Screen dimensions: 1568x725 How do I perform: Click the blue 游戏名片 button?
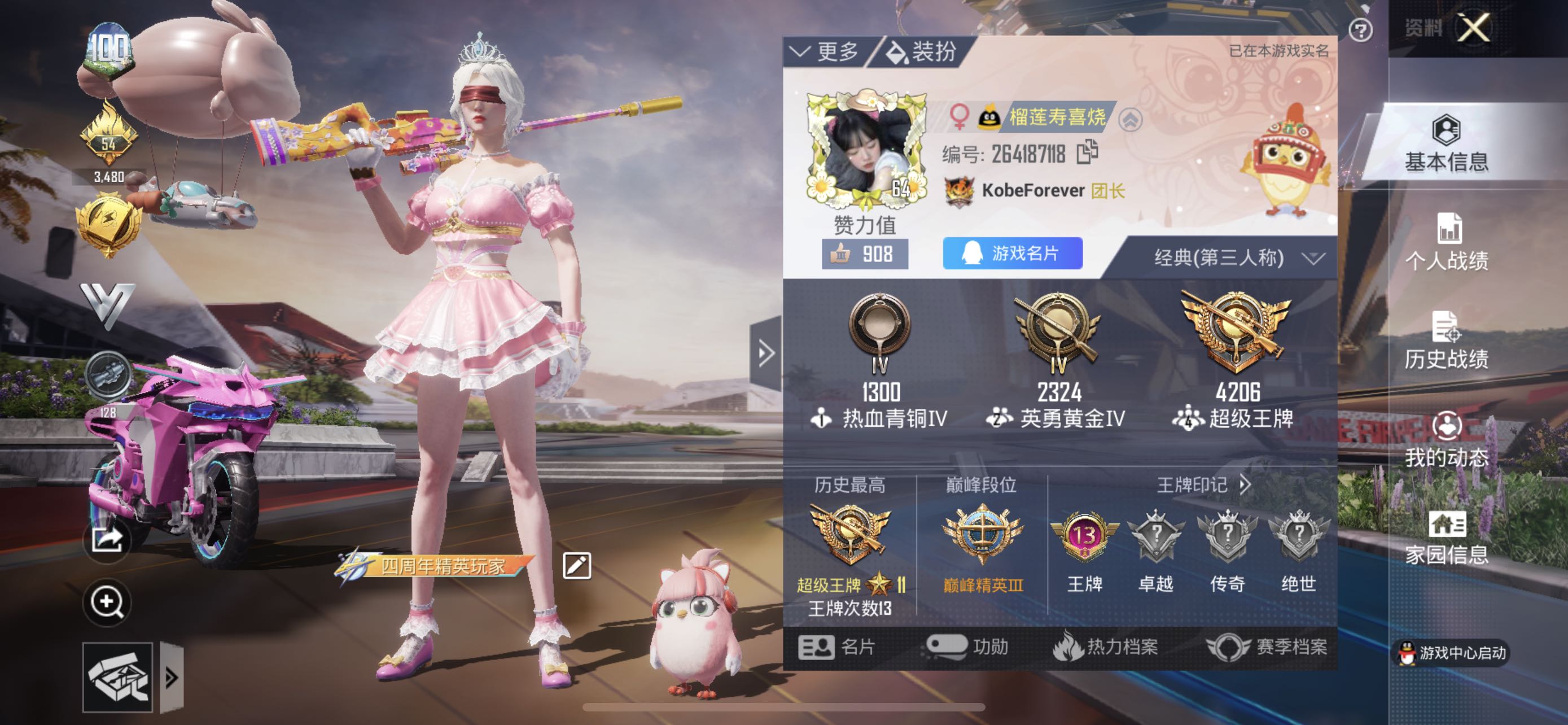(x=1012, y=253)
